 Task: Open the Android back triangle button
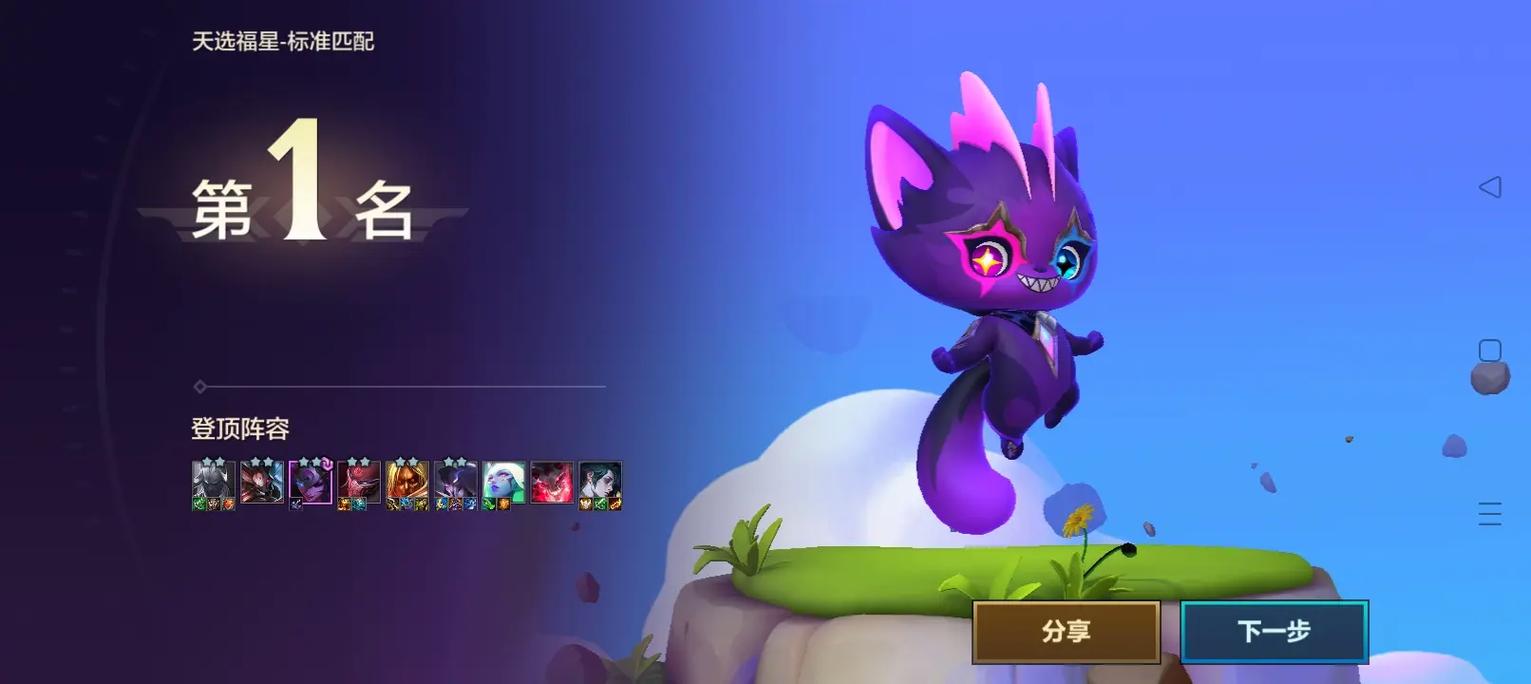(1490, 187)
